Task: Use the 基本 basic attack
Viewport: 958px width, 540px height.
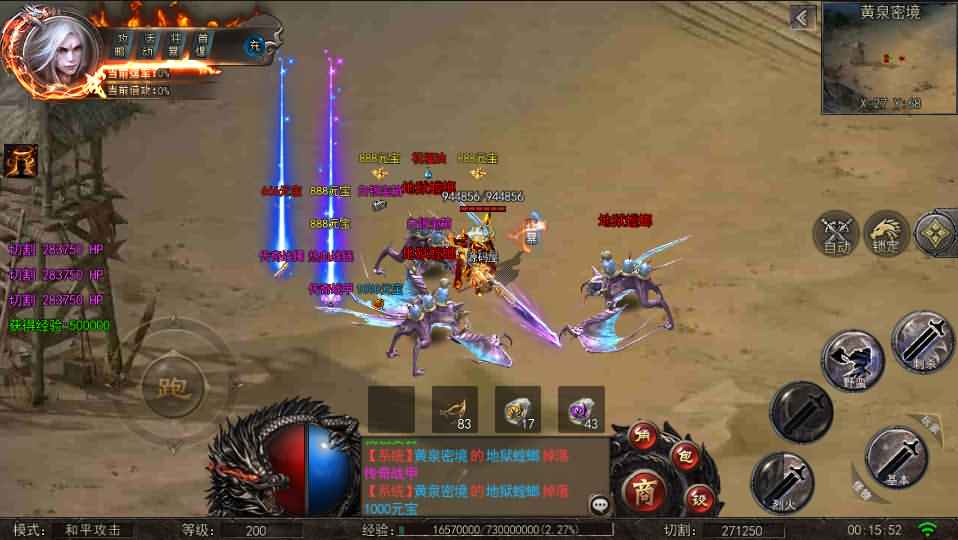Action: [x=896, y=457]
